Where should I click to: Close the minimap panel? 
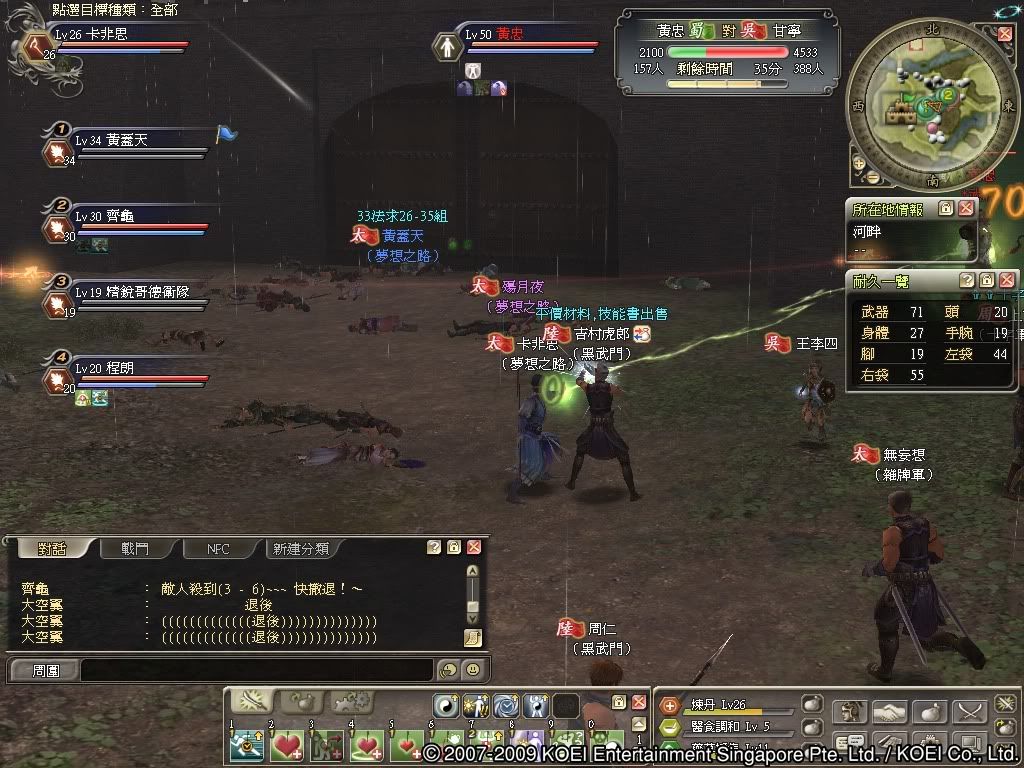coord(1005,33)
